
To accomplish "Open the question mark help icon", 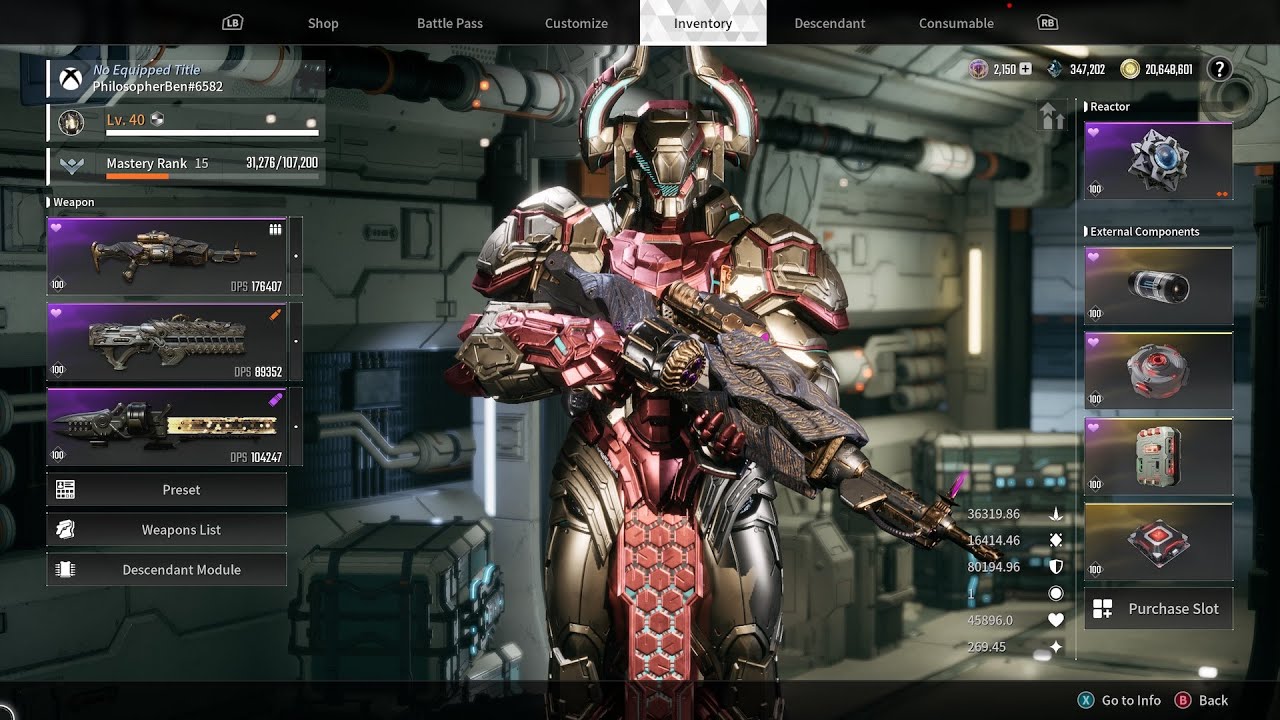I will click(x=1219, y=69).
